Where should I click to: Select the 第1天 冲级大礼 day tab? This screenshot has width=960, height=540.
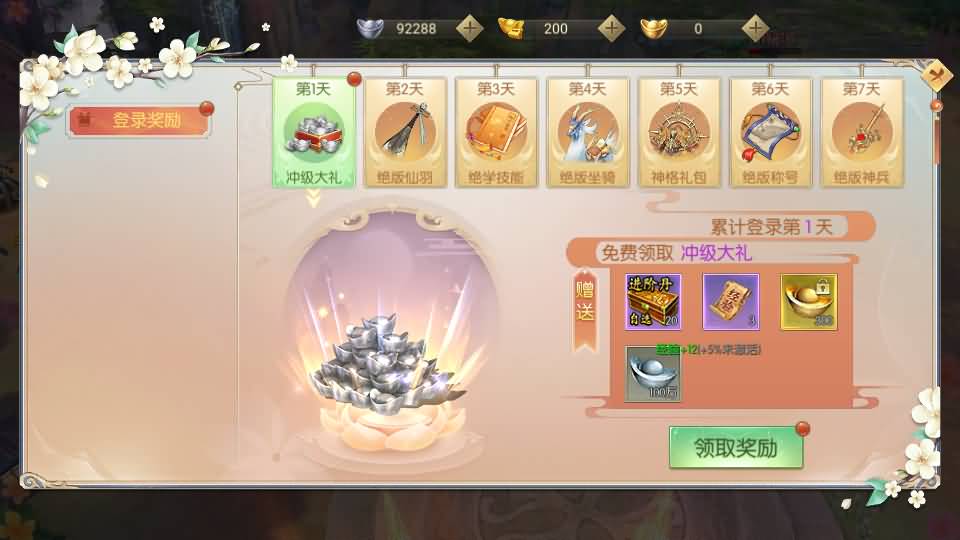pos(314,132)
